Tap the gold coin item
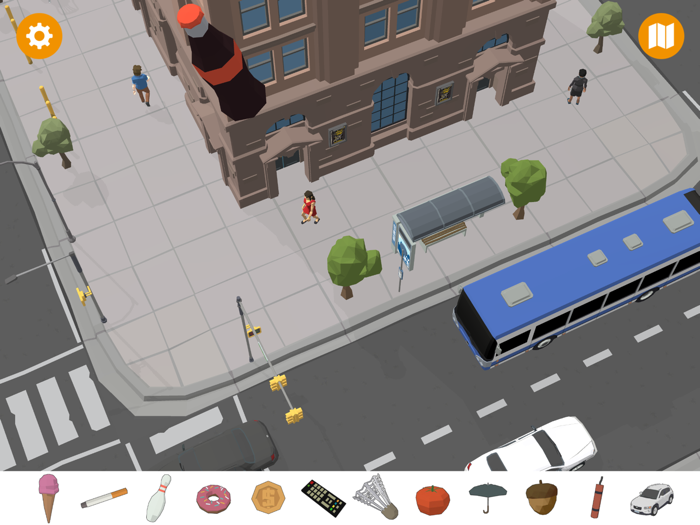The image size is (700, 525). pos(268,497)
